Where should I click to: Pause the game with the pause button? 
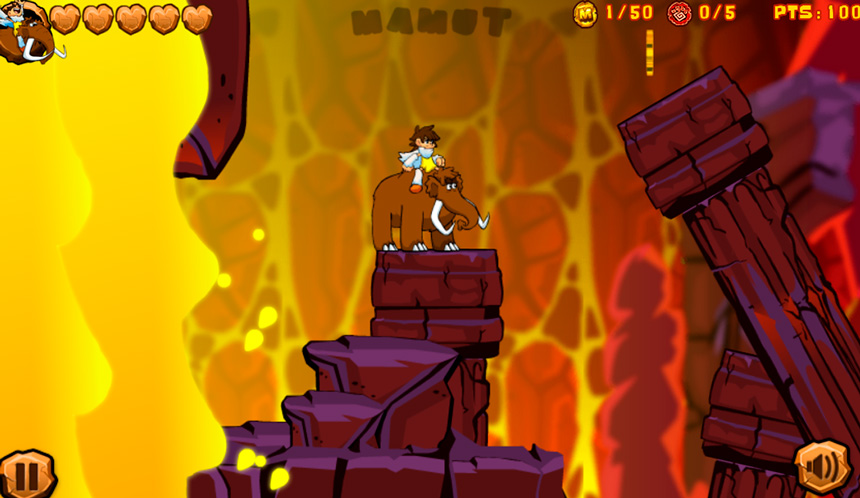tap(25, 475)
